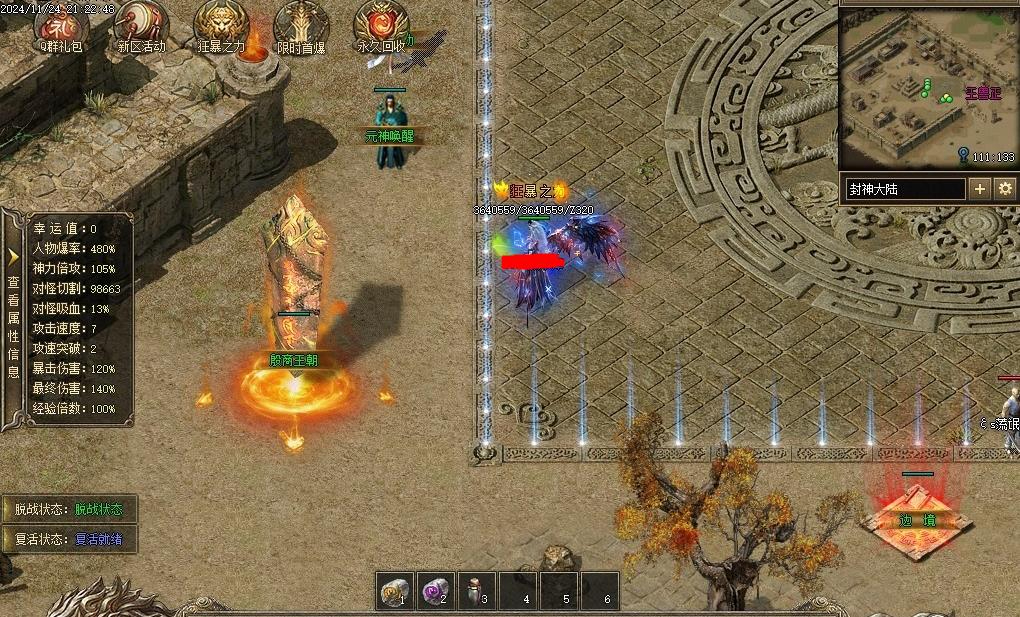Click the minimap view

(x=926, y=88)
